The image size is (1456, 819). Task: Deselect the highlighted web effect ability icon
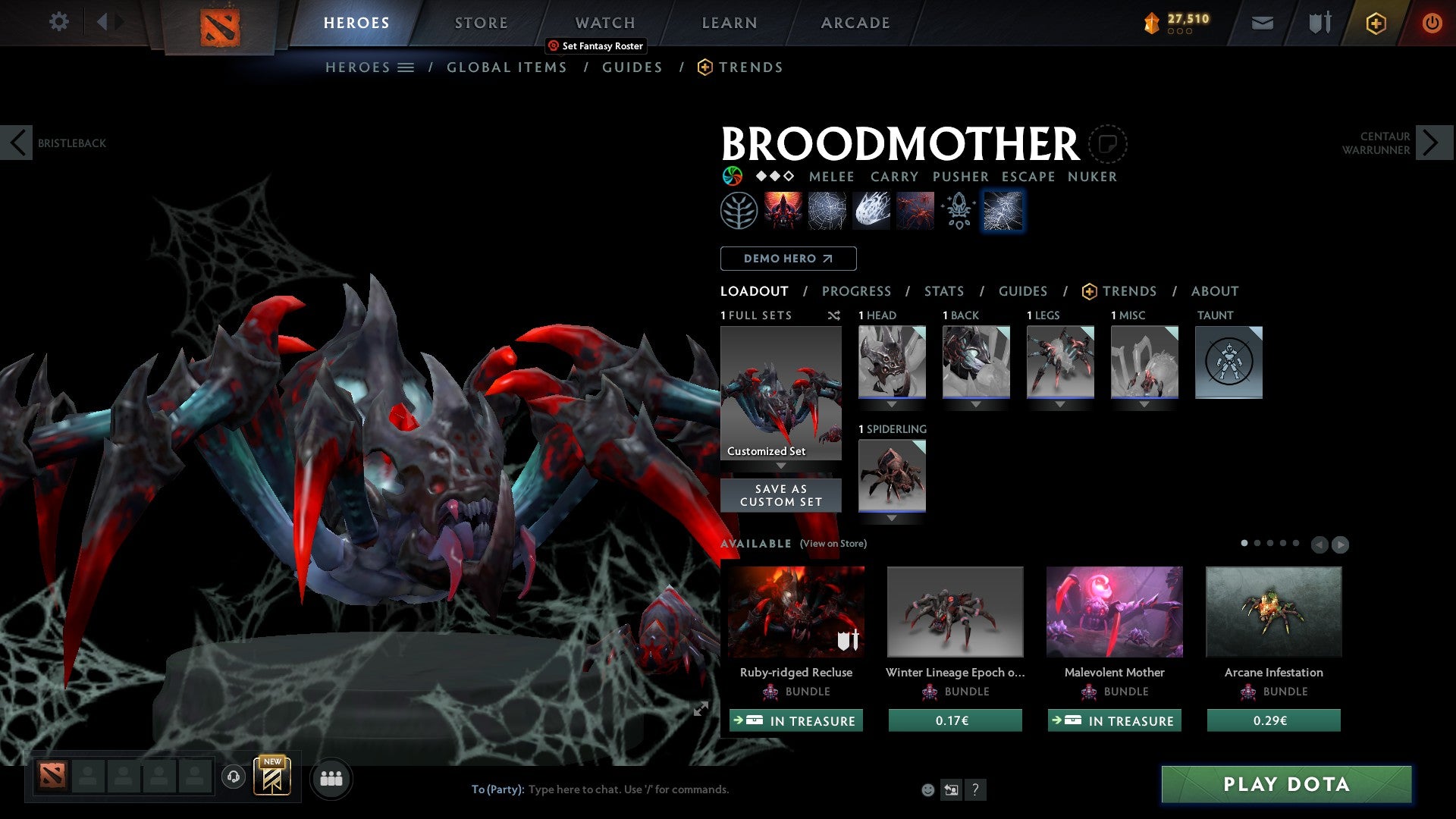click(x=1003, y=210)
